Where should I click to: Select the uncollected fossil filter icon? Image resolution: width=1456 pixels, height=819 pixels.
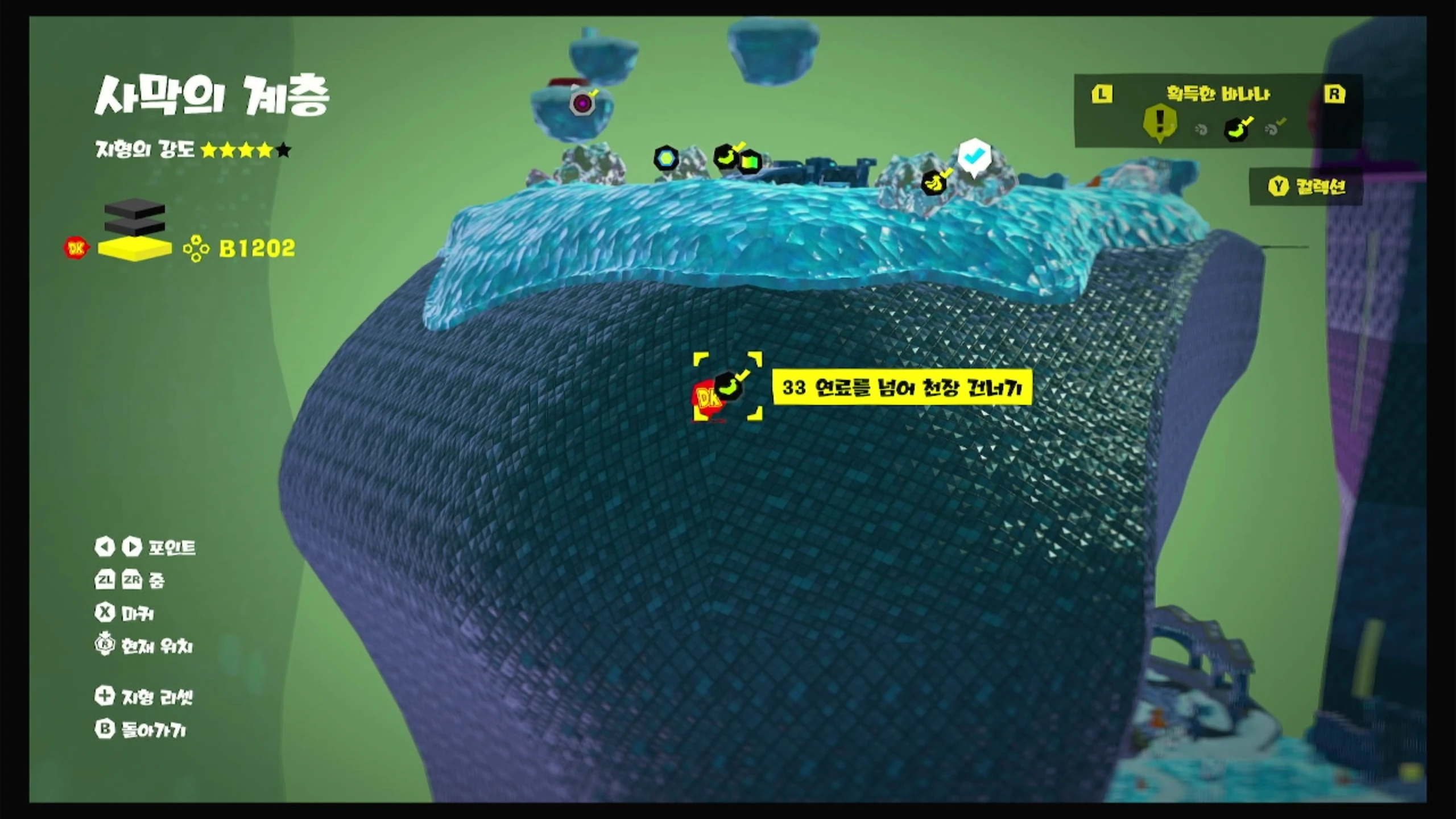tap(1201, 130)
